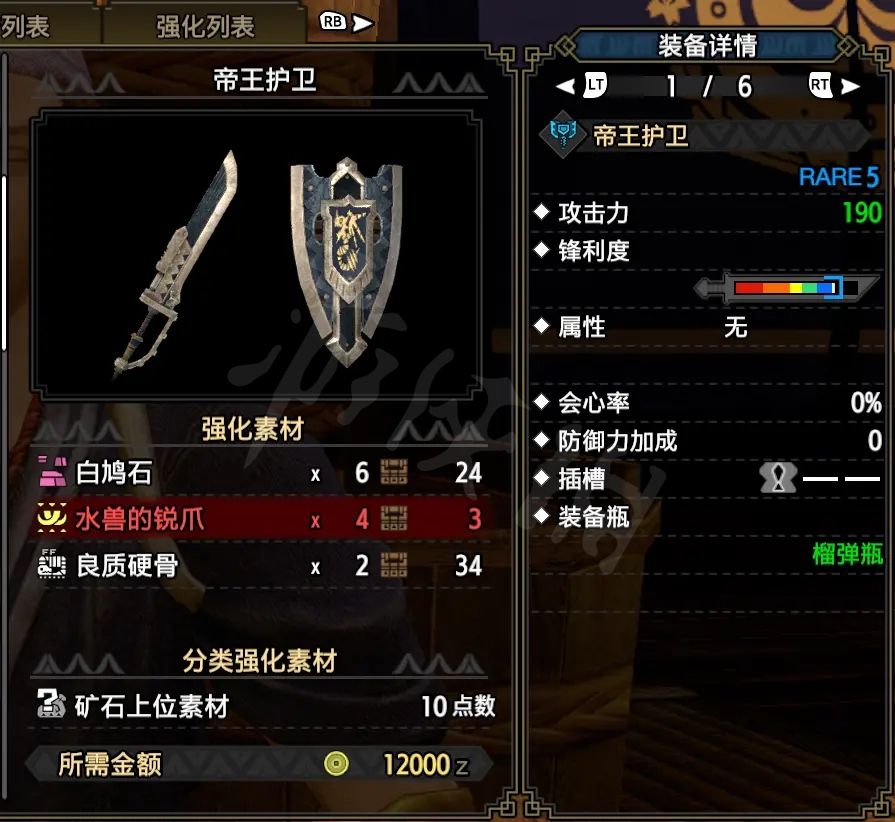Select the 榴弹瓶 phial entry

846,555
